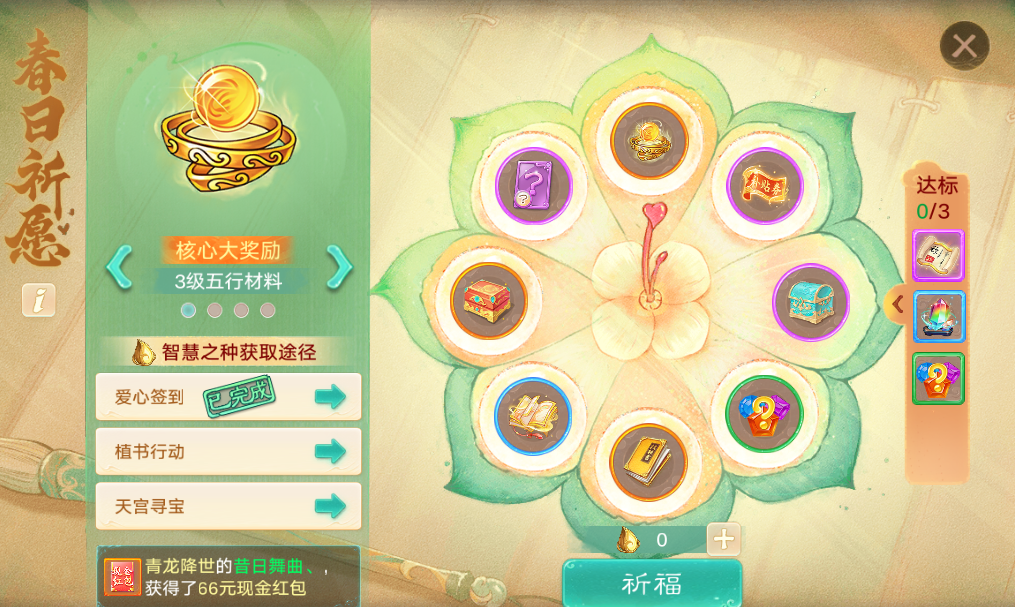Select the red ornate chest prize
The image size is (1015, 607).
point(488,301)
